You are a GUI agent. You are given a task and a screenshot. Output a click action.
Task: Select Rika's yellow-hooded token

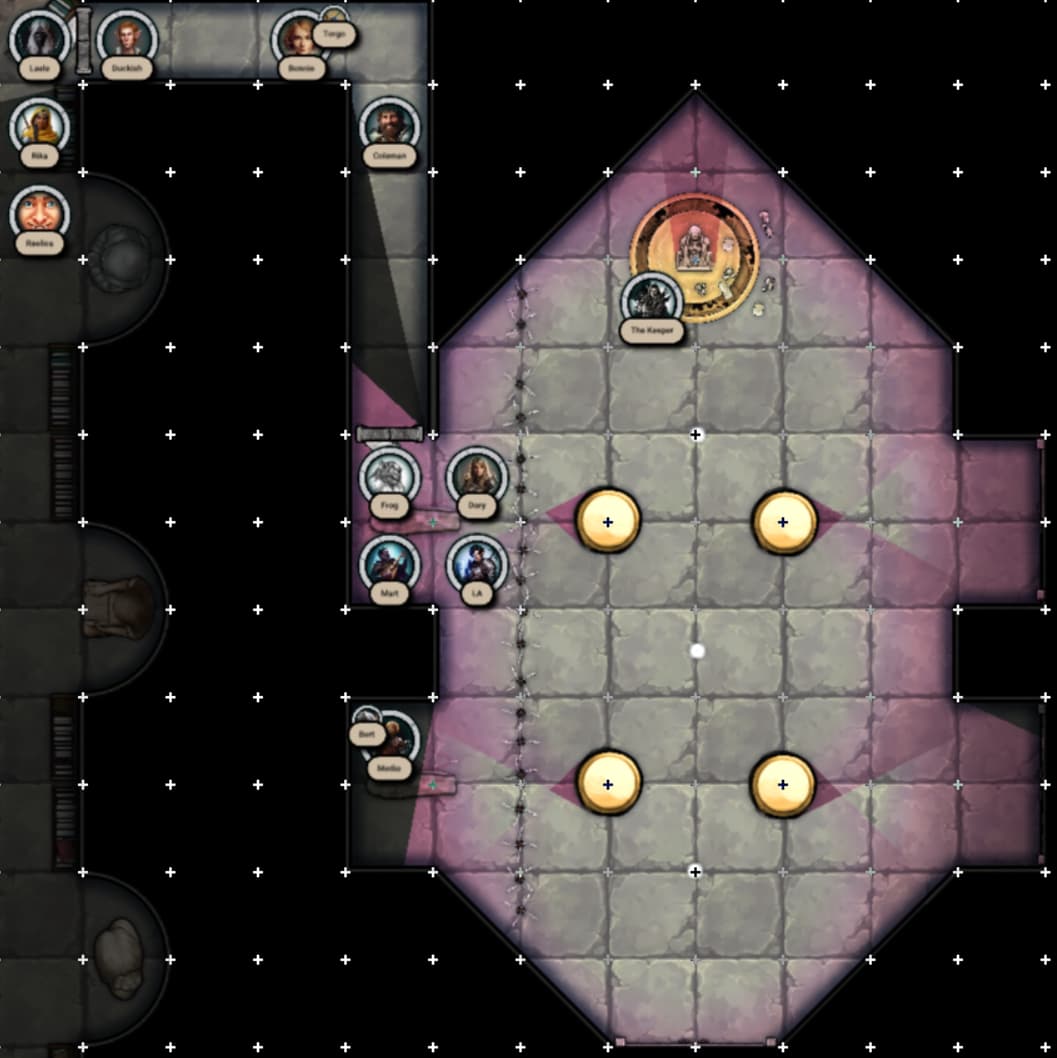40,127
